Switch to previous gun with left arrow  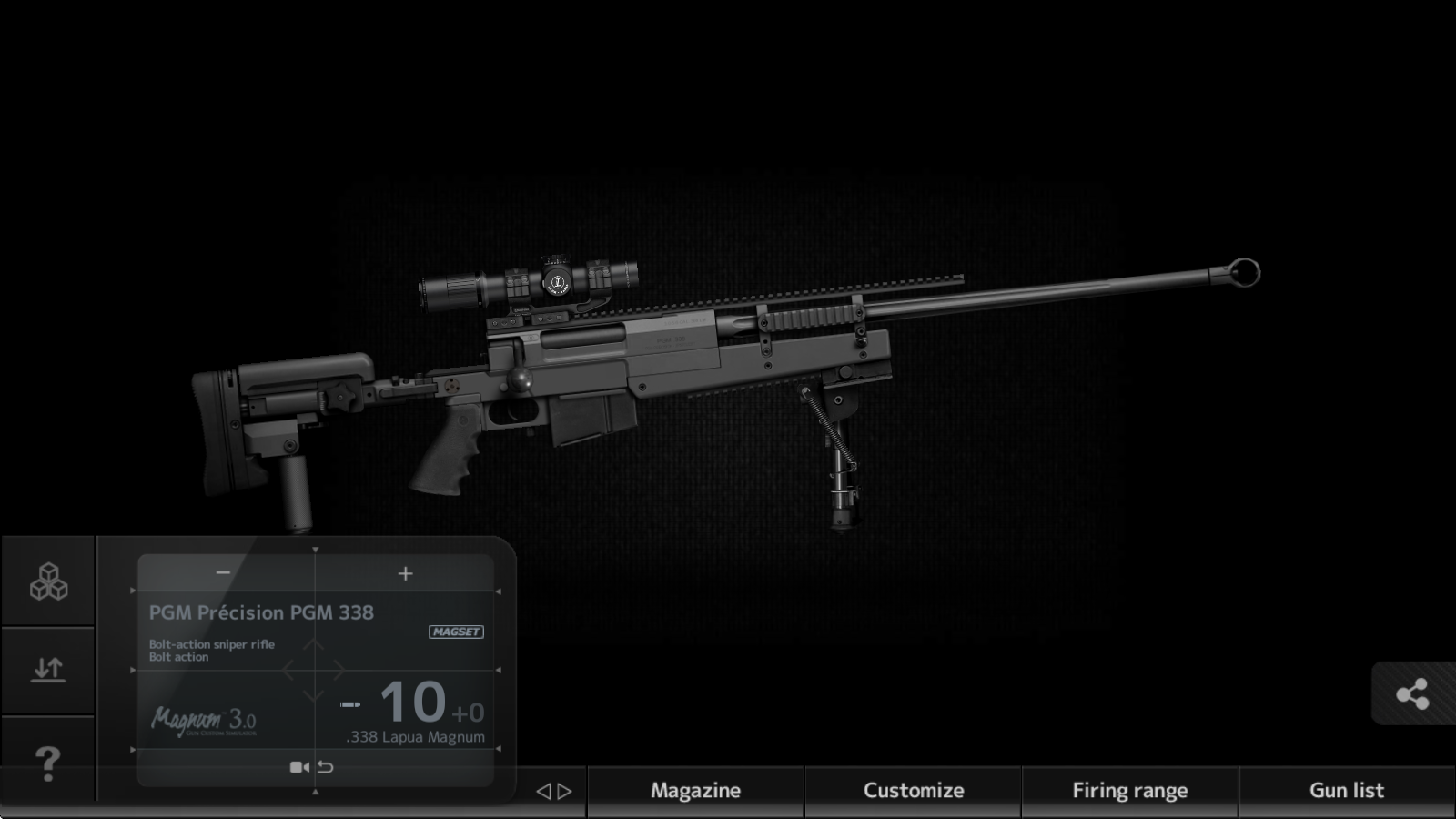pyautogui.click(x=543, y=792)
